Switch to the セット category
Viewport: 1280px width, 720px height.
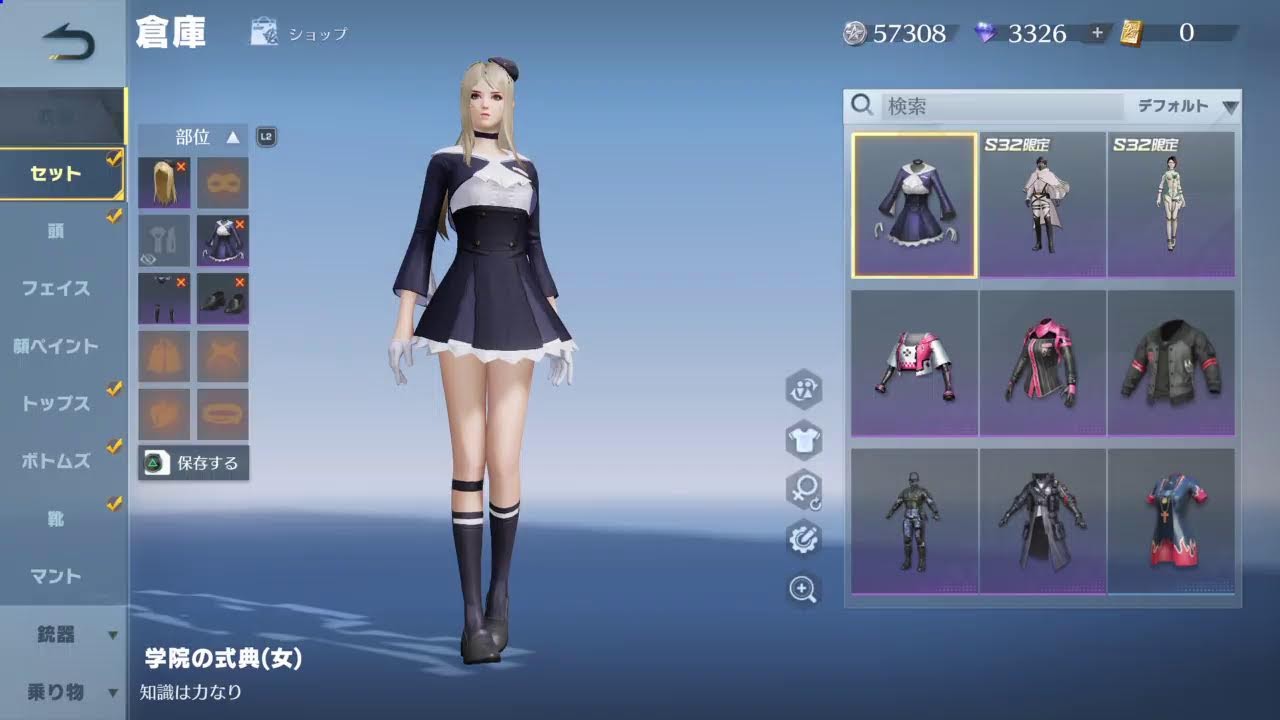pos(56,174)
